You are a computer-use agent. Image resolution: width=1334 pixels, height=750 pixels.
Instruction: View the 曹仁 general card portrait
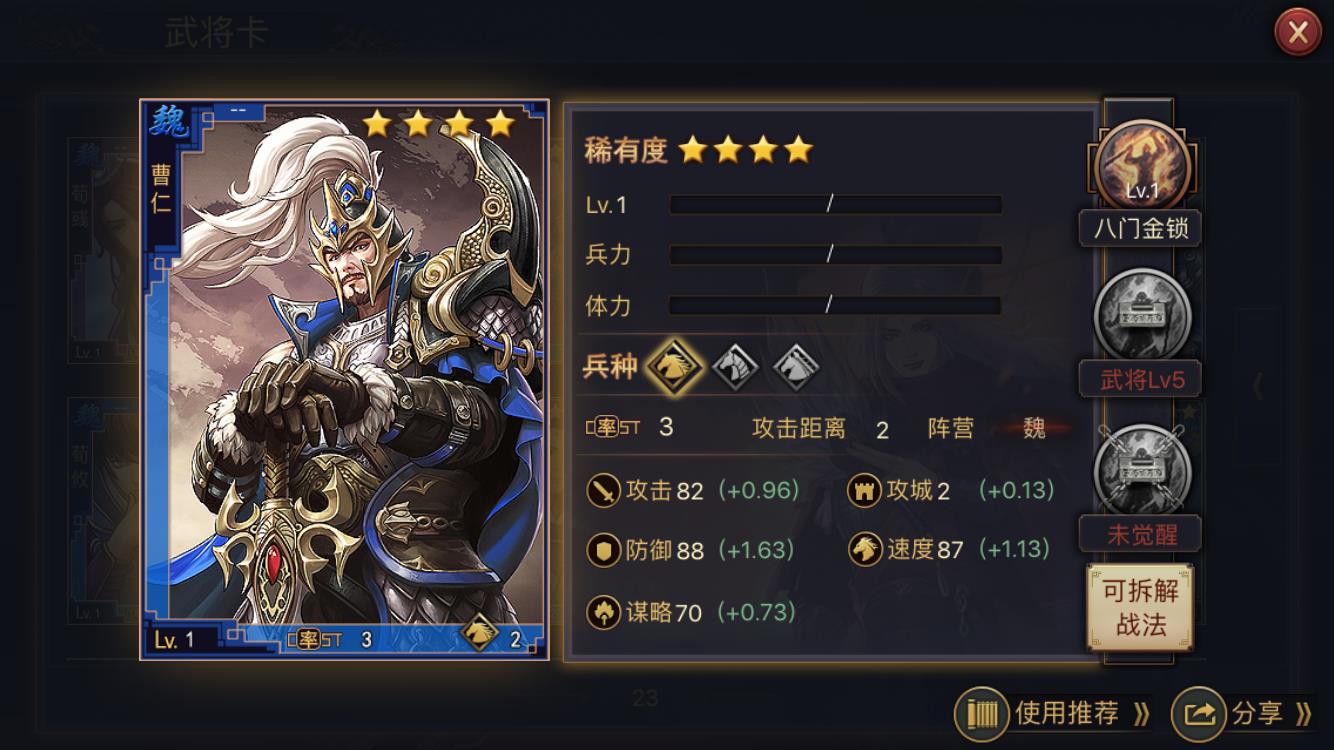344,380
